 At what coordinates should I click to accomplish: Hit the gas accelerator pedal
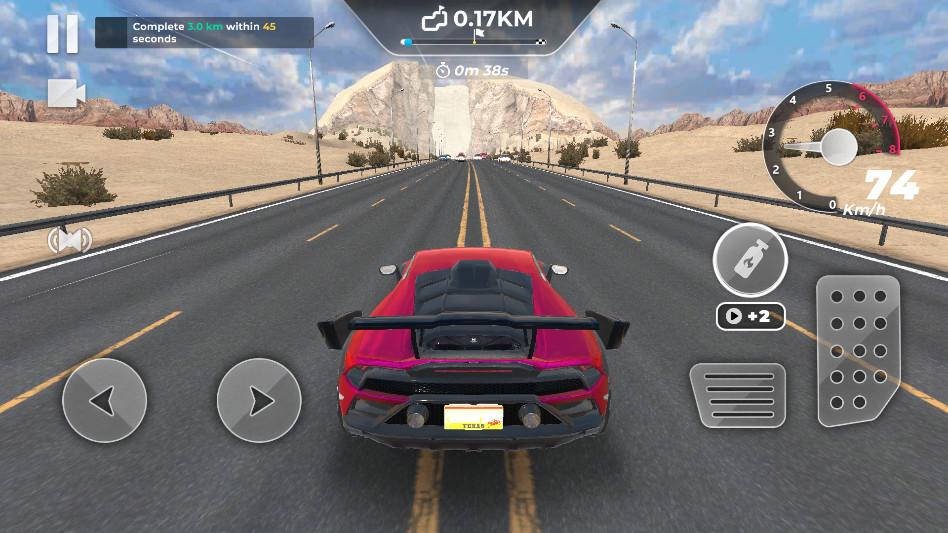[x=858, y=350]
